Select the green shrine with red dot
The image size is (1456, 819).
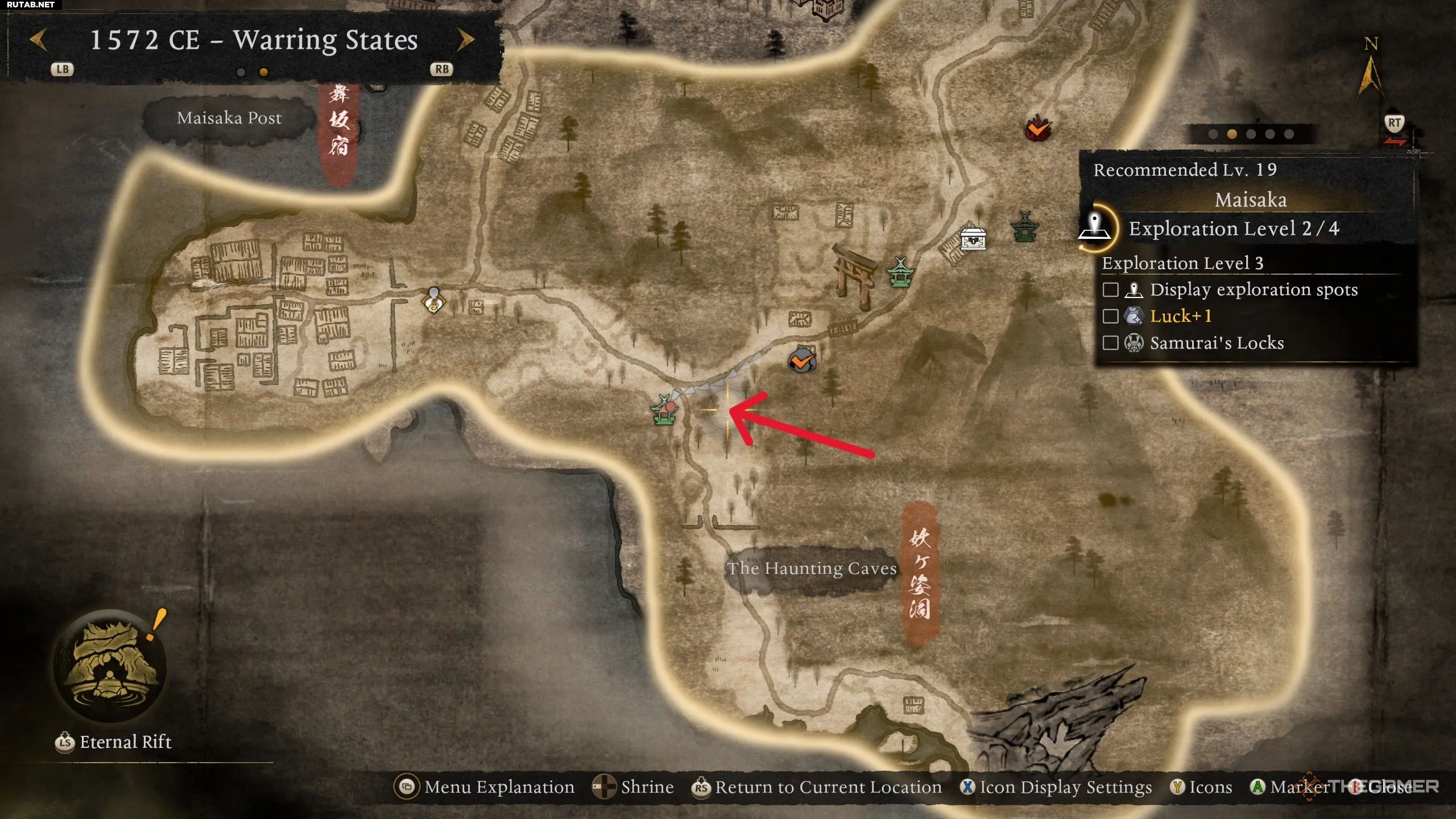(664, 411)
